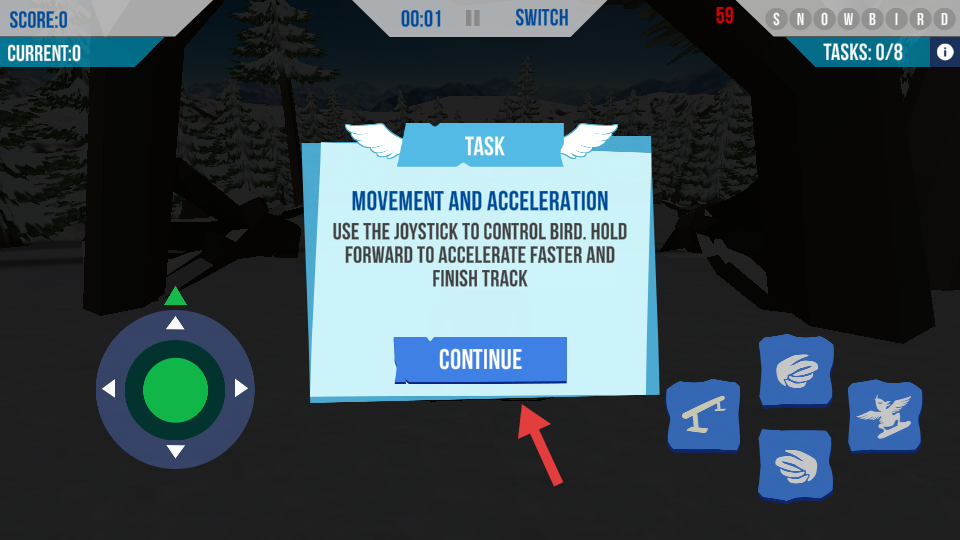
Task: Open the Tasks 0/8 tracker
Action: click(x=862, y=52)
